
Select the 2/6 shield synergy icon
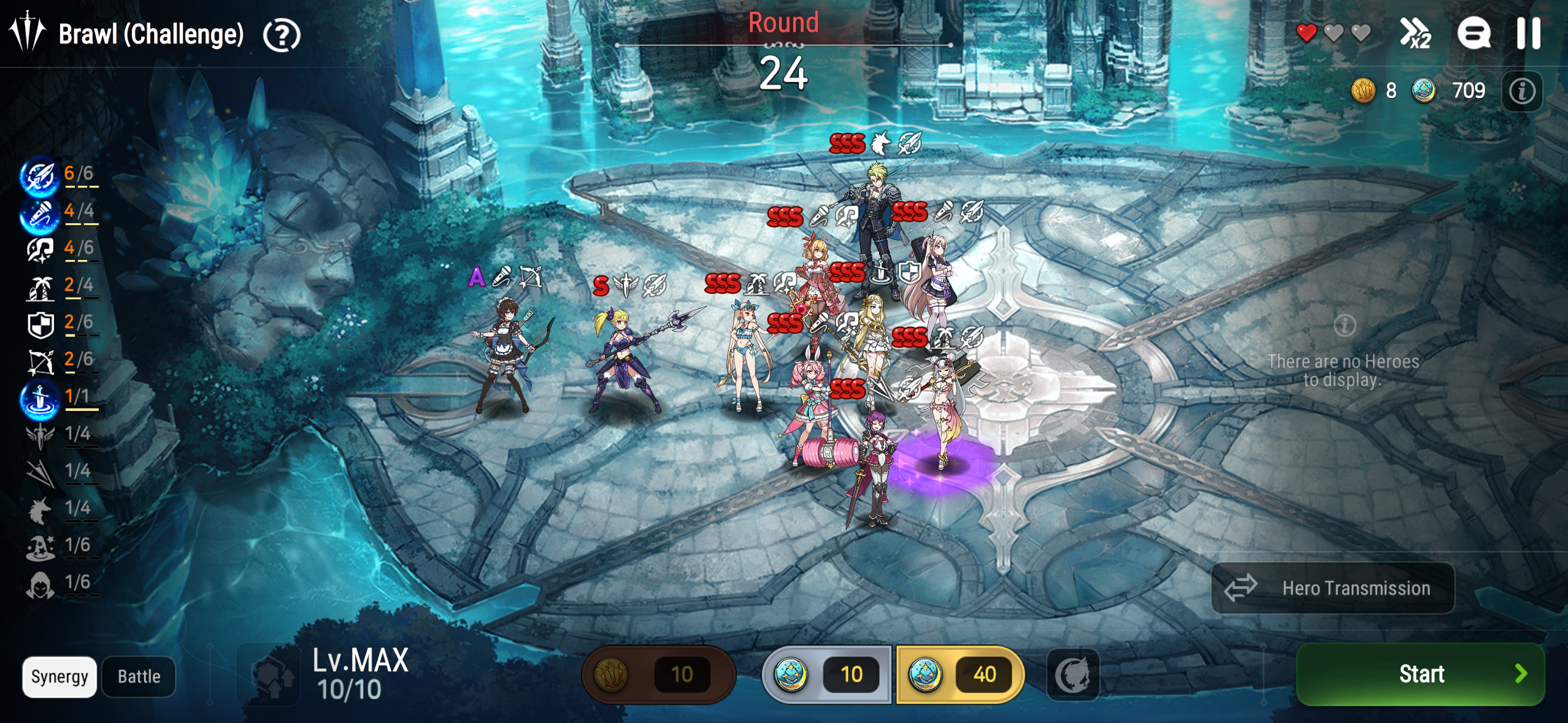pos(40,324)
